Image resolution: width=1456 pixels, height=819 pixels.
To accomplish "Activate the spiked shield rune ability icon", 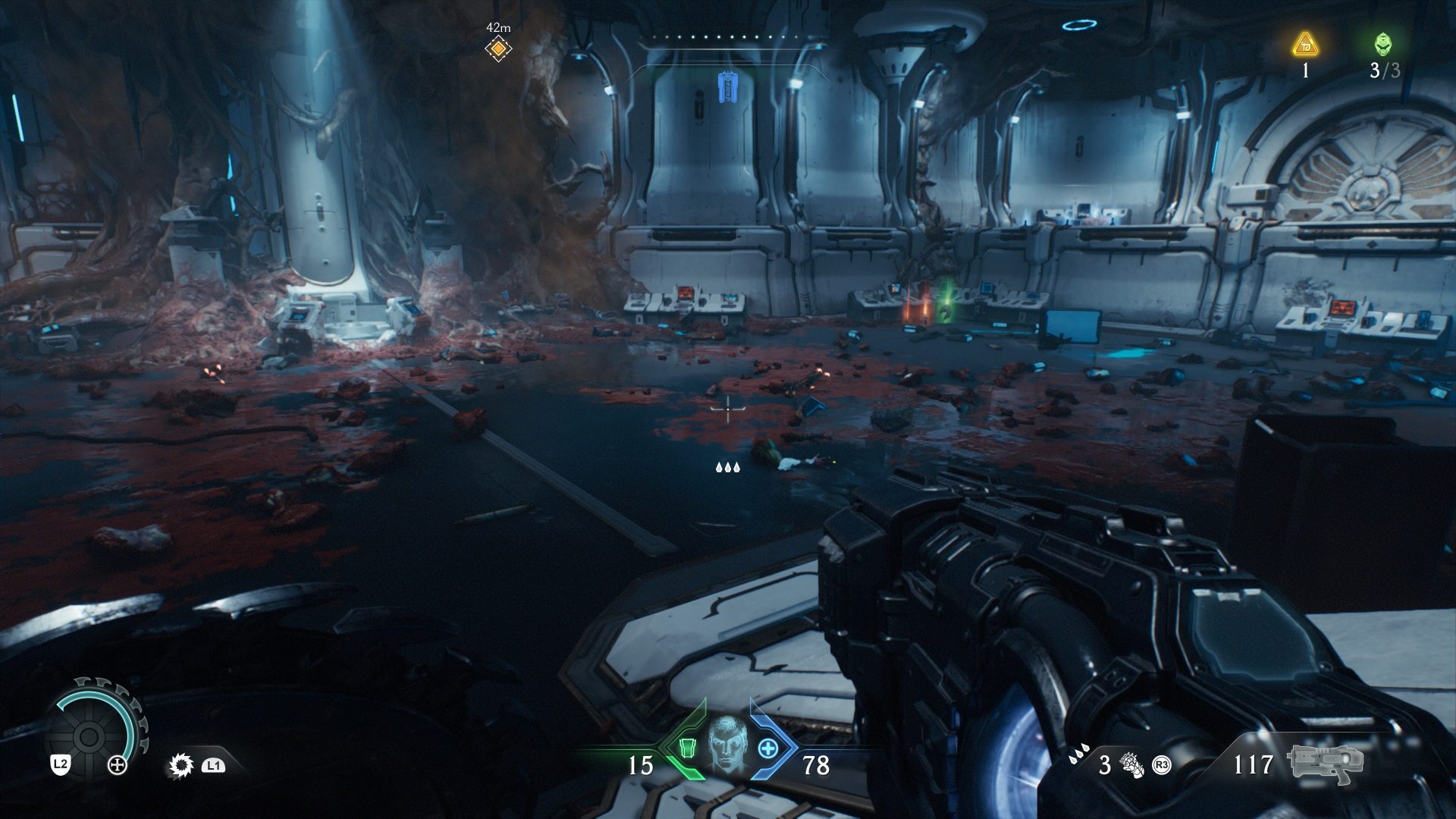I will 180,765.
